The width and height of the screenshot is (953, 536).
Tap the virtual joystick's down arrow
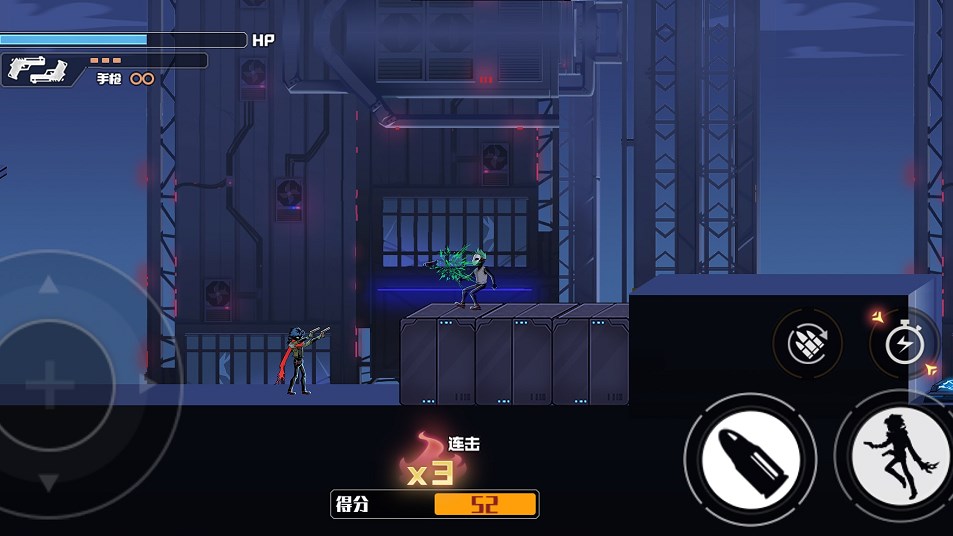[47, 483]
